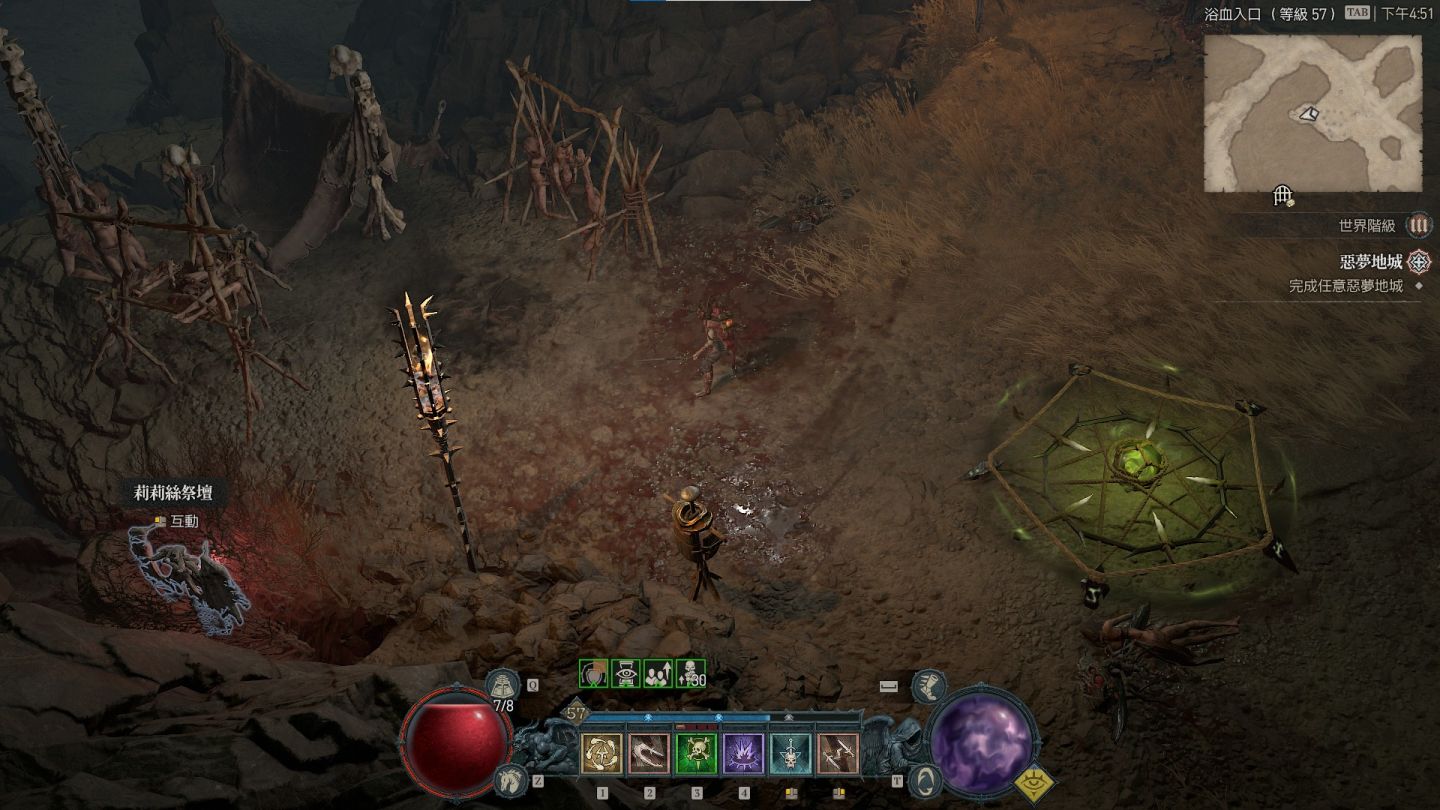Cast the purple burst skill in slot 4
This screenshot has width=1440, height=810.
(x=743, y=754)
